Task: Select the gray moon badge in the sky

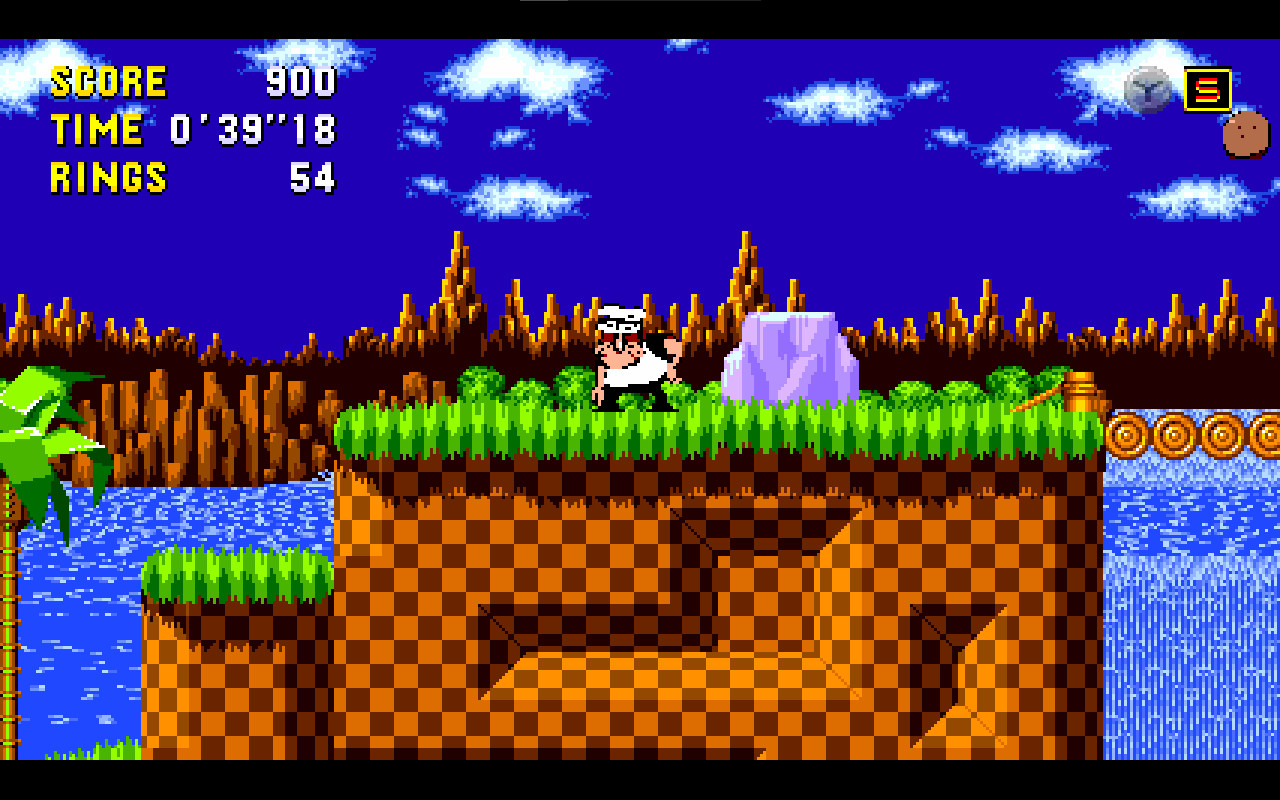Action: tap(1146, 88)
